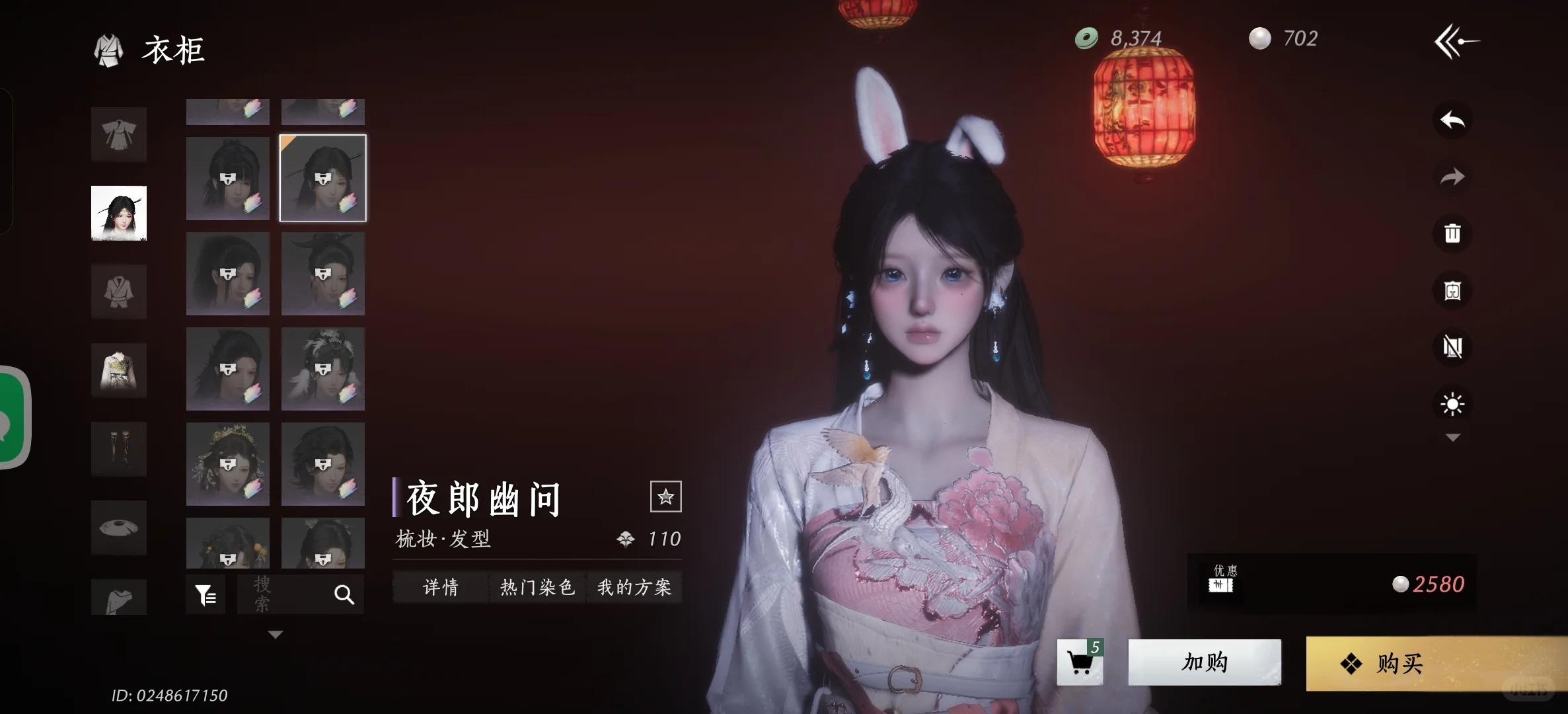Click the redo arrow icon
The height and width of the screenshot is (714, 1568).
pos(1452,177)
